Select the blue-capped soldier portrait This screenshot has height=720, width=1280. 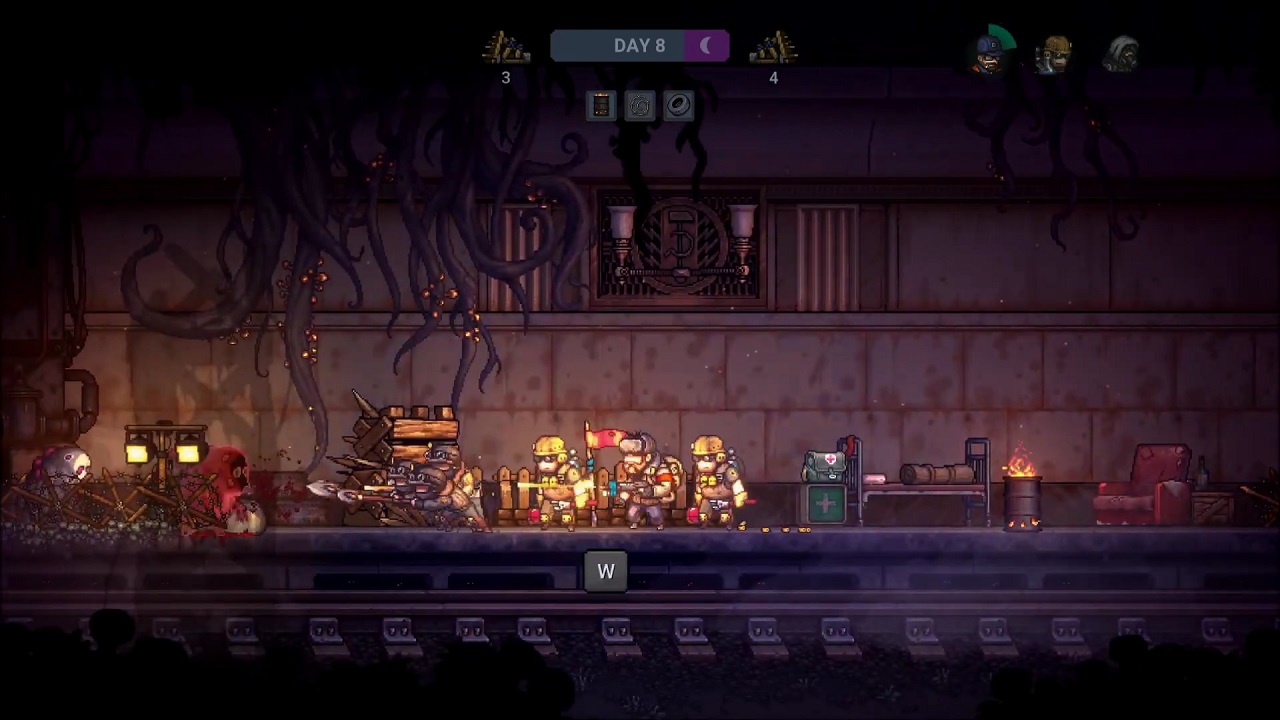point(986,57)
